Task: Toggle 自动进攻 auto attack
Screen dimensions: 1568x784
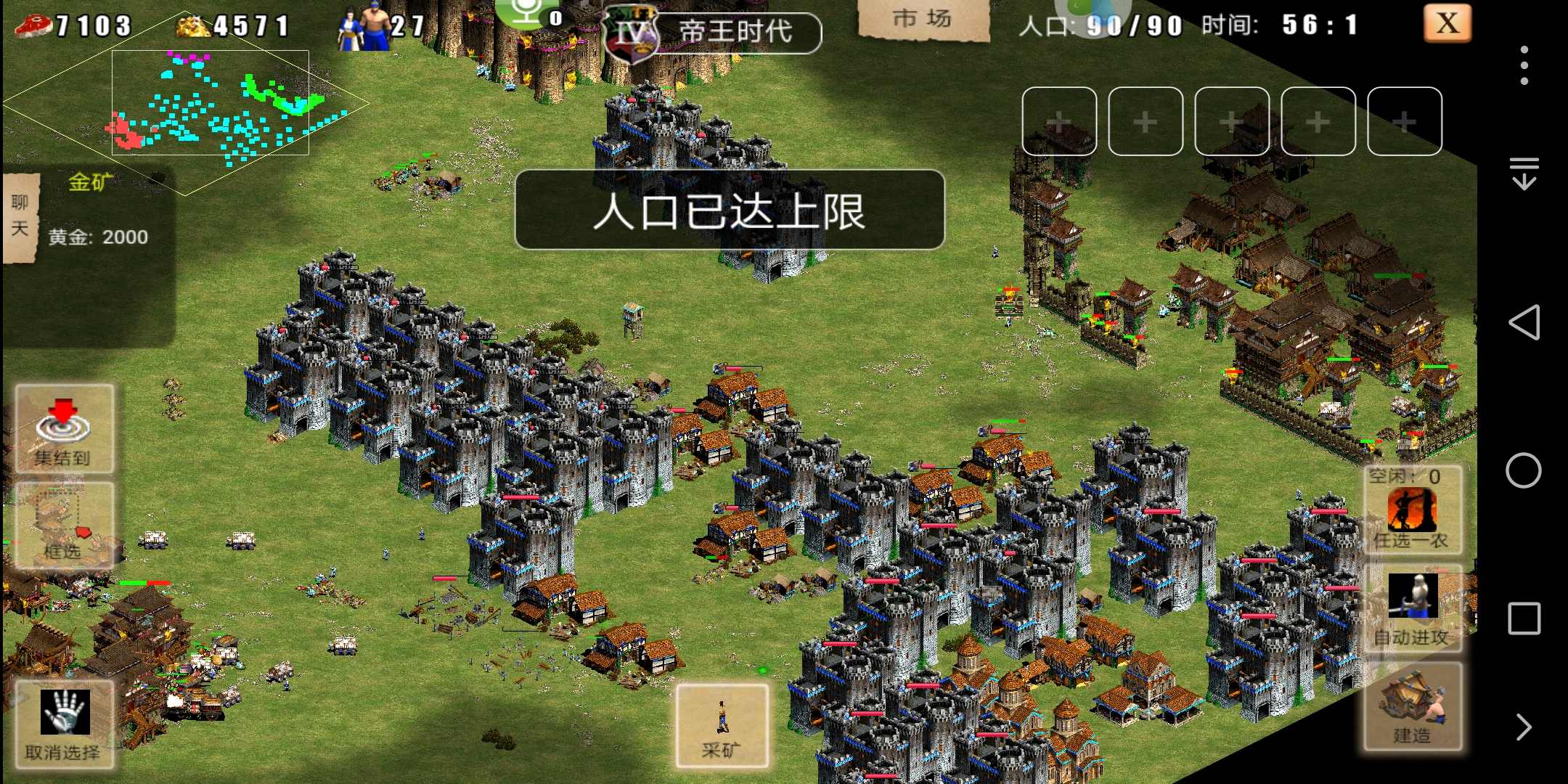Action: tap(1412, 610)
